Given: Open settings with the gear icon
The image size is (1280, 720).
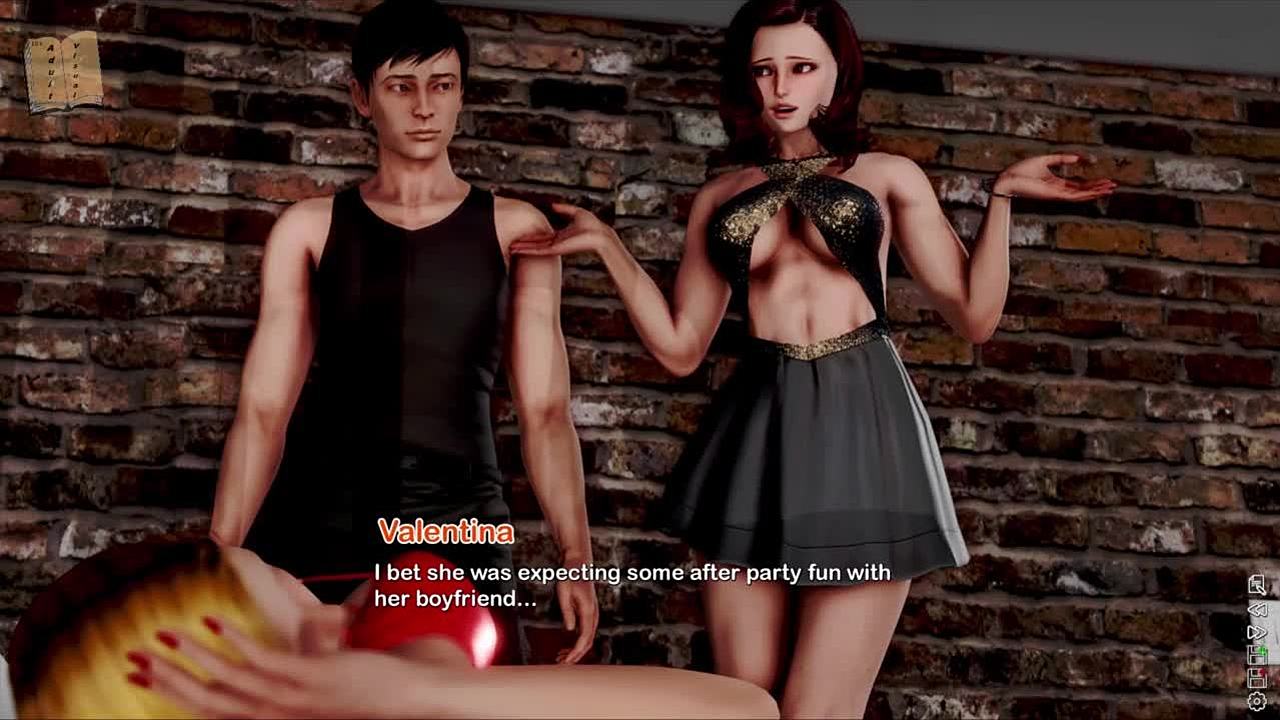Looking at the screenshot, I should pos(1257,702).
